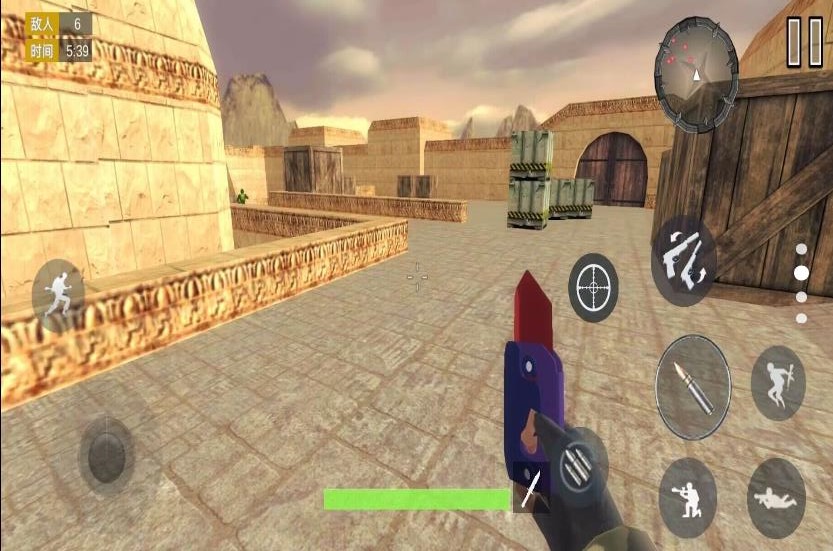
Task: Tap the circular radar minimap
Action: coord(696,61)
